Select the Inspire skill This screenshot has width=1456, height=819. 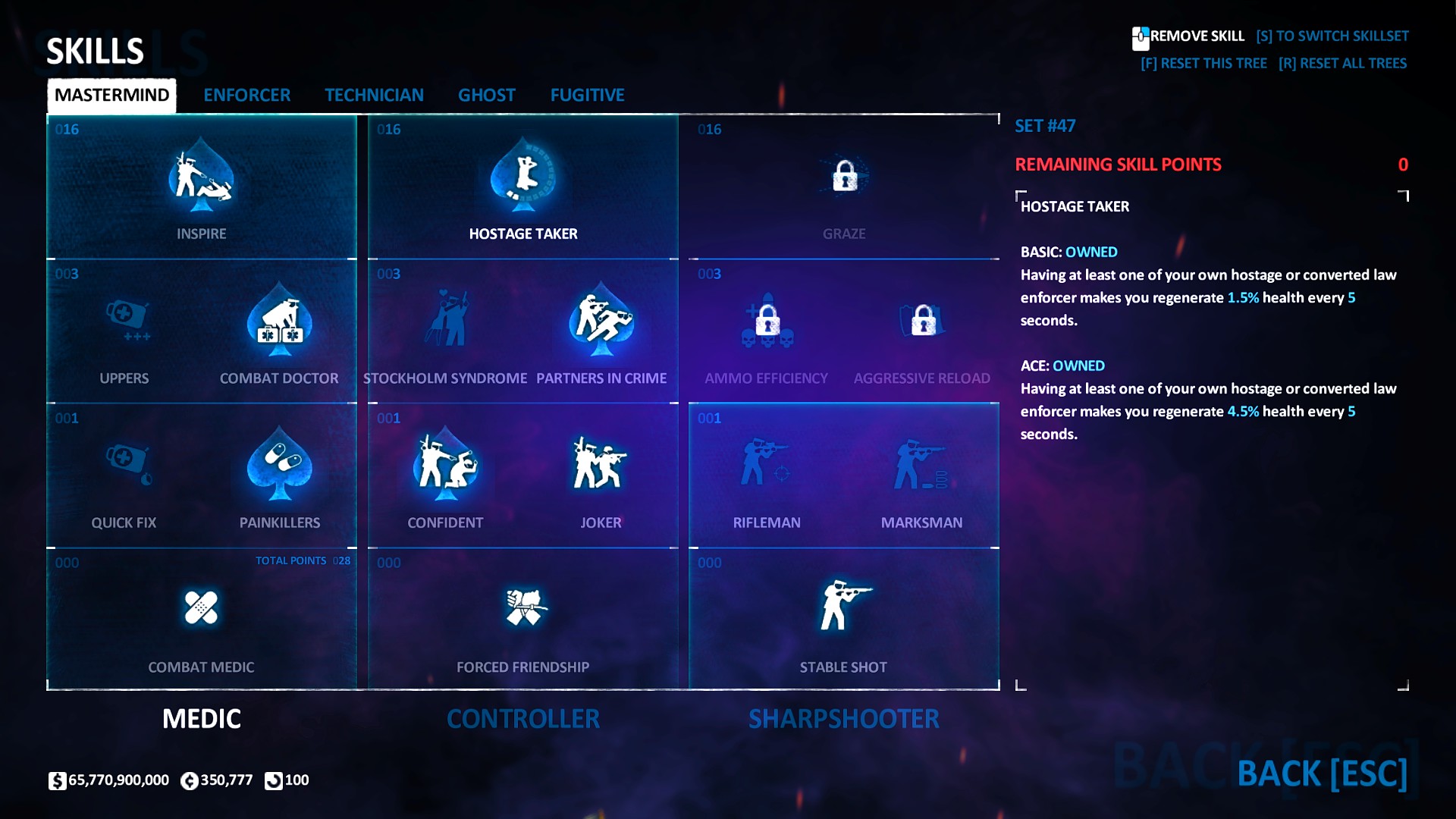coord(201,182)
